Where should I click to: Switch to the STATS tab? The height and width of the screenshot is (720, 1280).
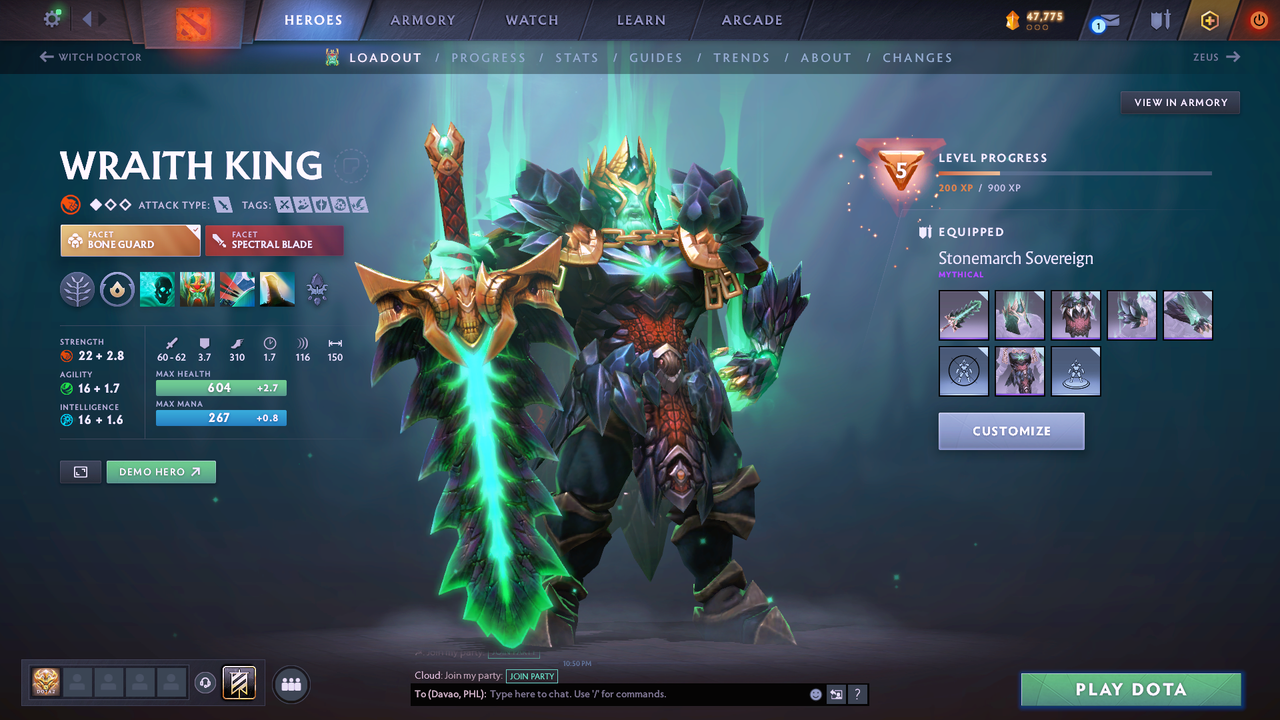pyautogui.click(x=577, y=57)
